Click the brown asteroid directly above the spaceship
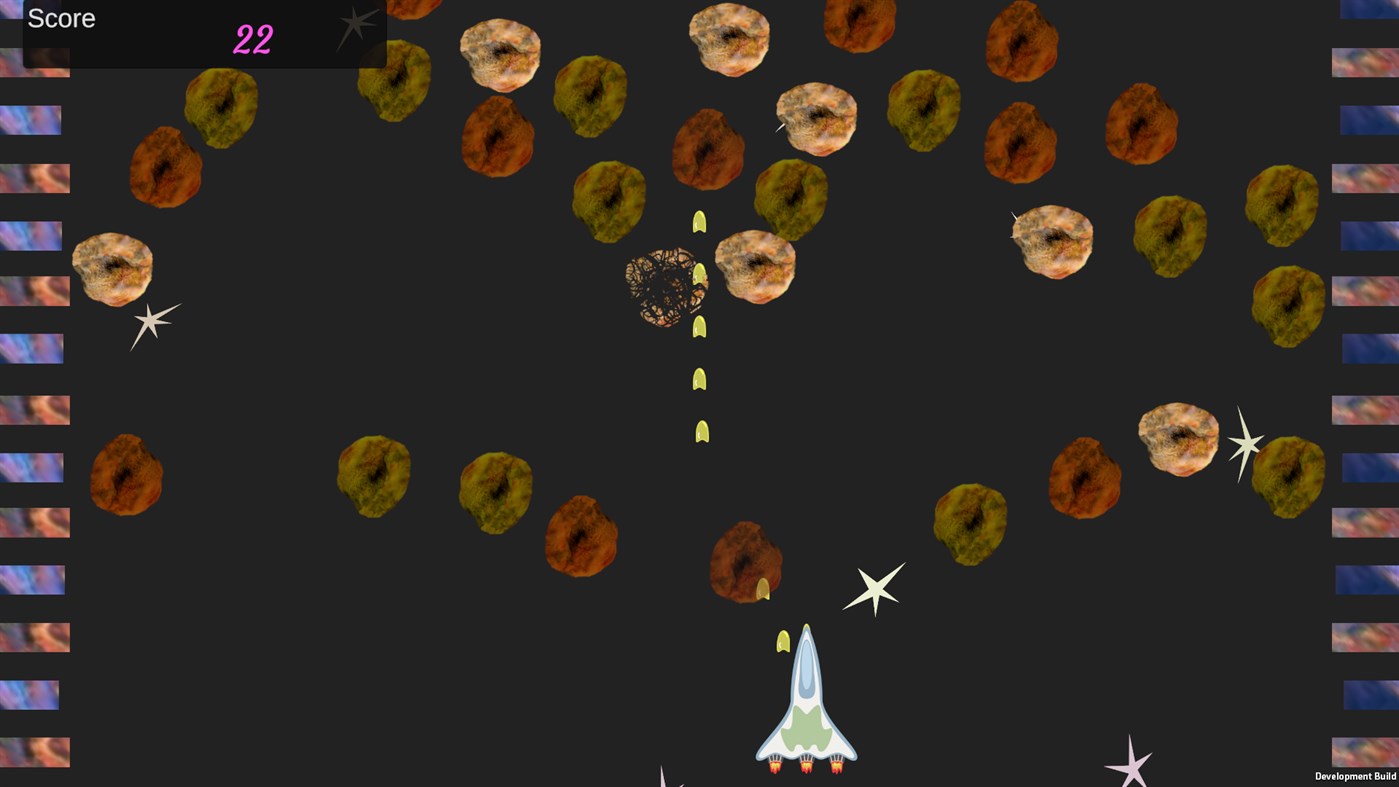1399x787 pixels. [745, 558]
